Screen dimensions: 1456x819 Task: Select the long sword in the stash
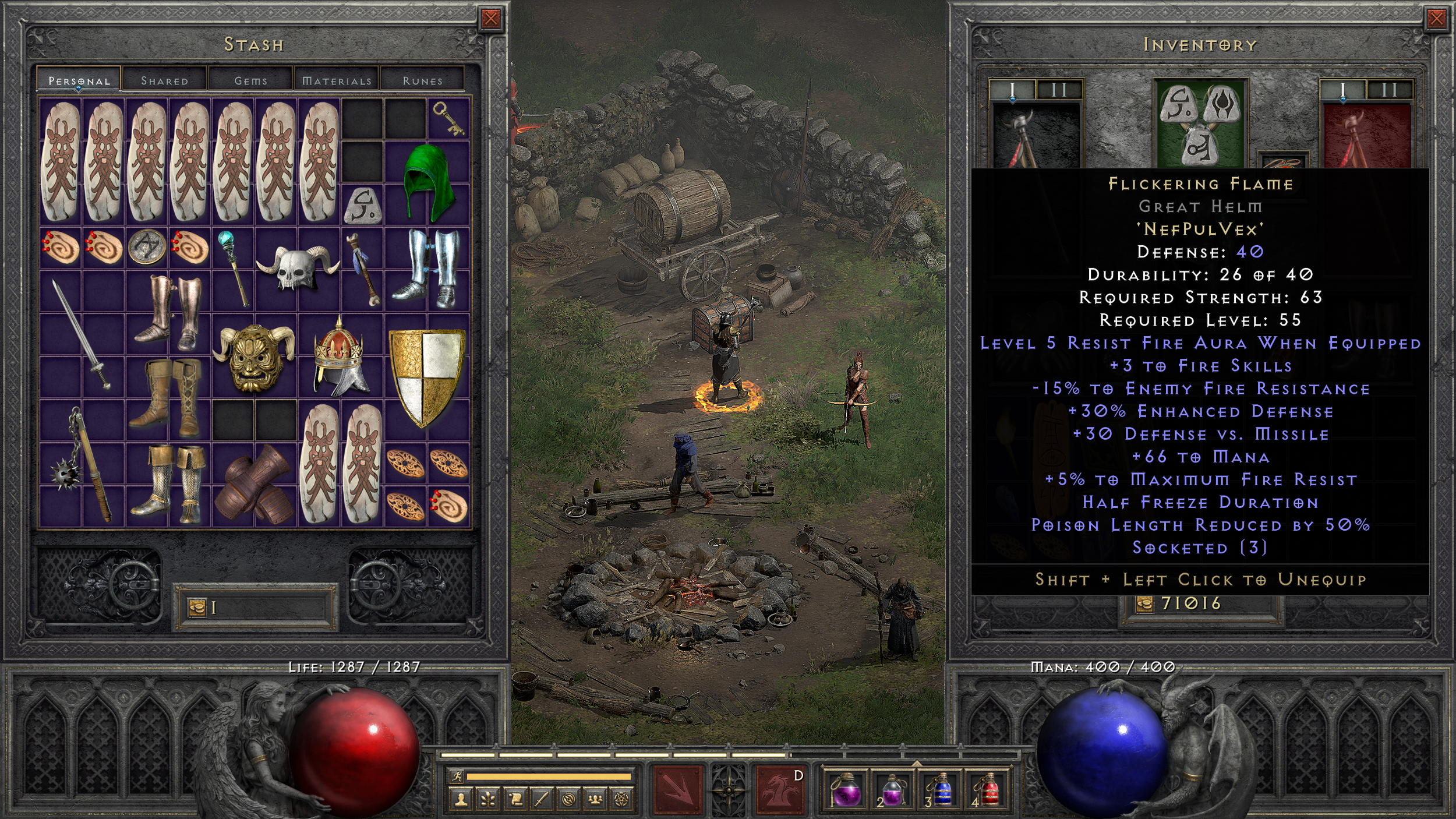tap(81, 334)
